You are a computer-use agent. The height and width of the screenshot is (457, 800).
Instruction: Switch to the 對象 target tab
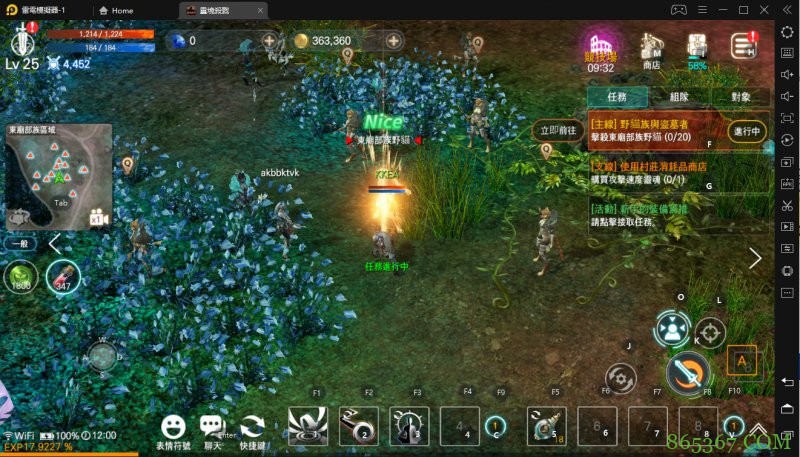(x=741, y=97)
